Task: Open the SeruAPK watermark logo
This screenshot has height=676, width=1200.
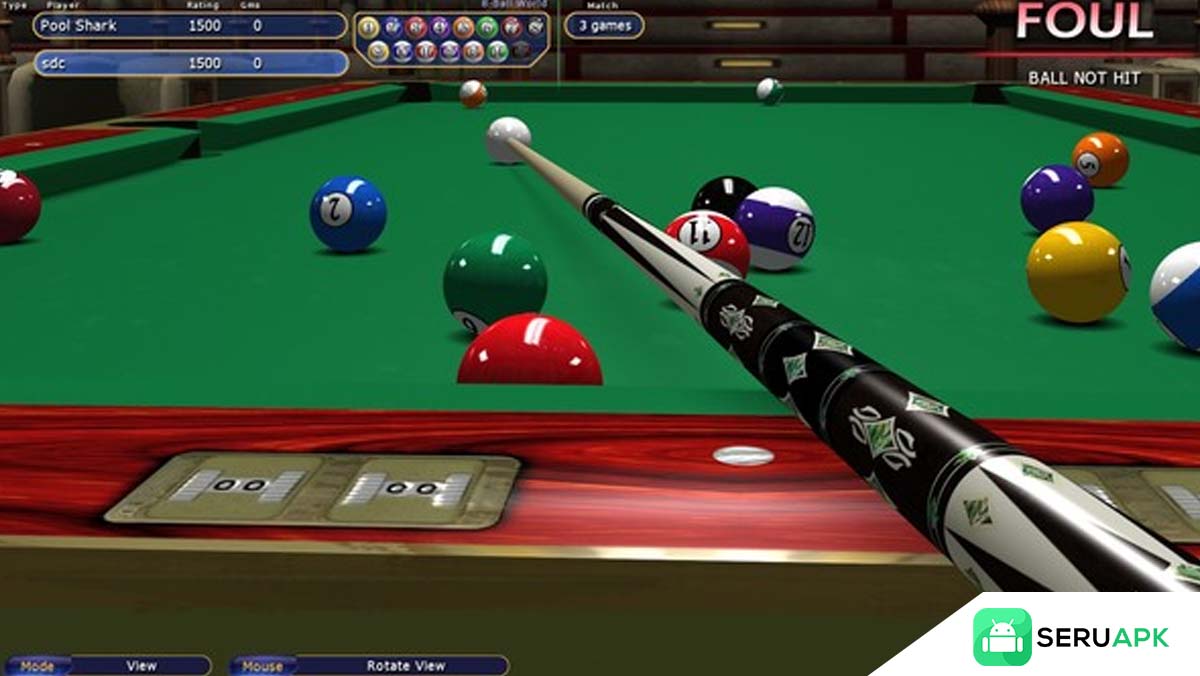Action: pos(1071,637)
